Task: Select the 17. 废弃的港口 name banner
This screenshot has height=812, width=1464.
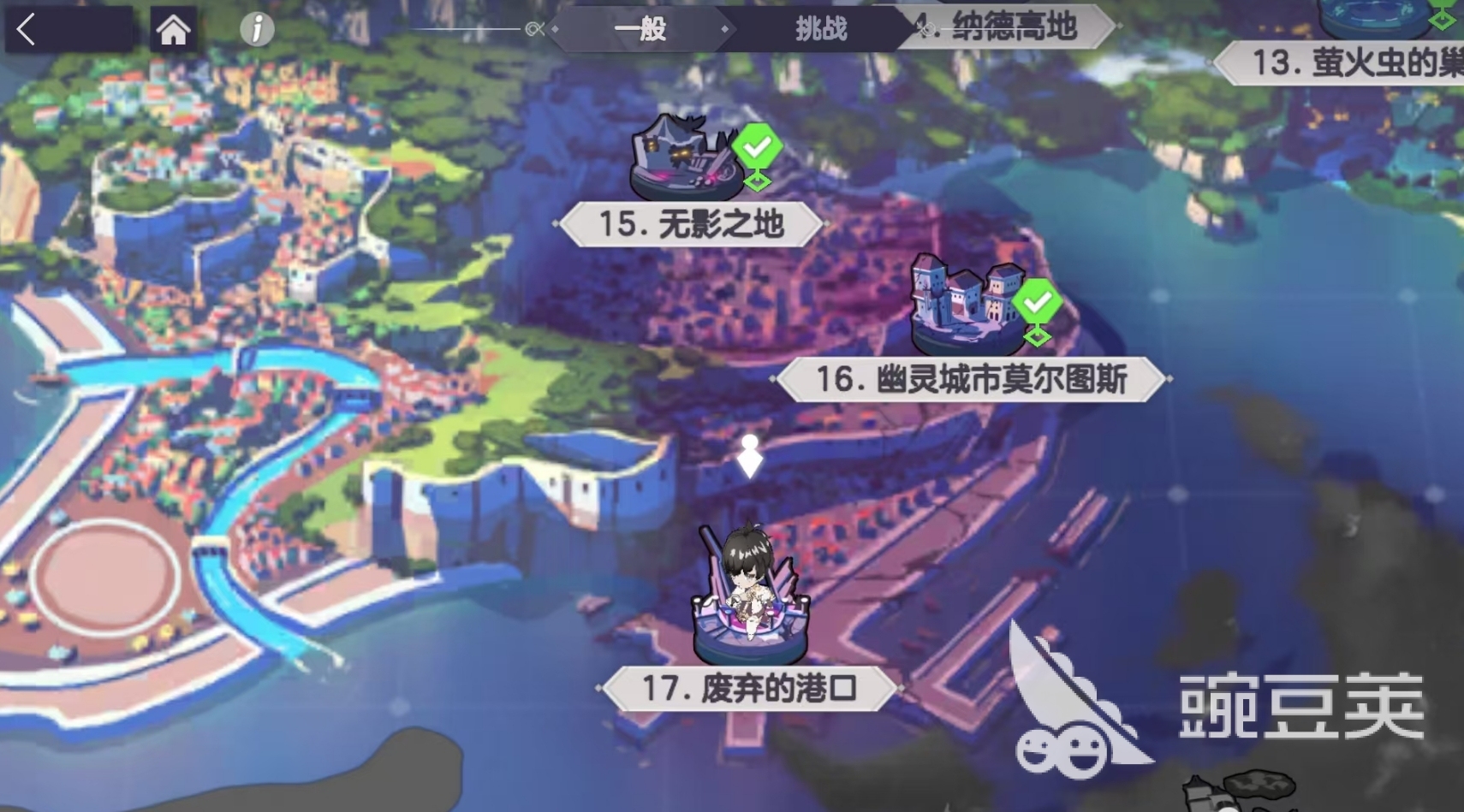Action: tap(751, 687)
